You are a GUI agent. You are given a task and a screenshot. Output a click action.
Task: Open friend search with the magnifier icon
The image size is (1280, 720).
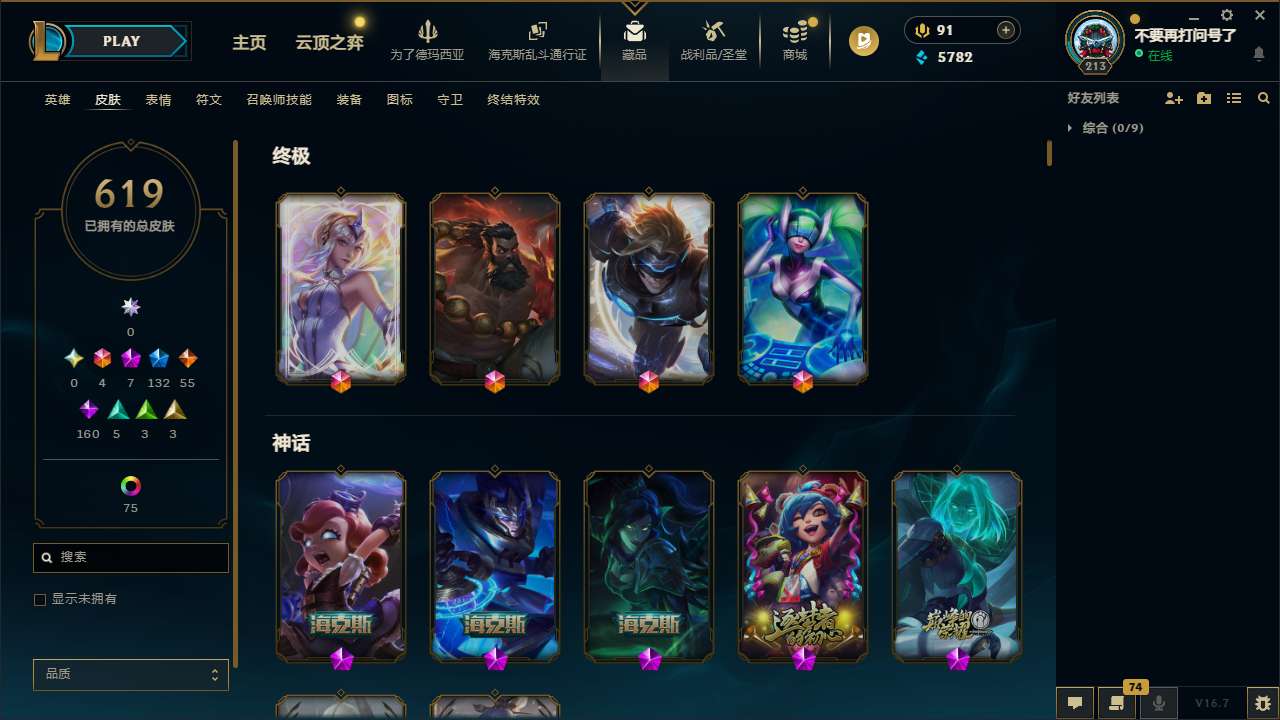(x=1263, y=98)
